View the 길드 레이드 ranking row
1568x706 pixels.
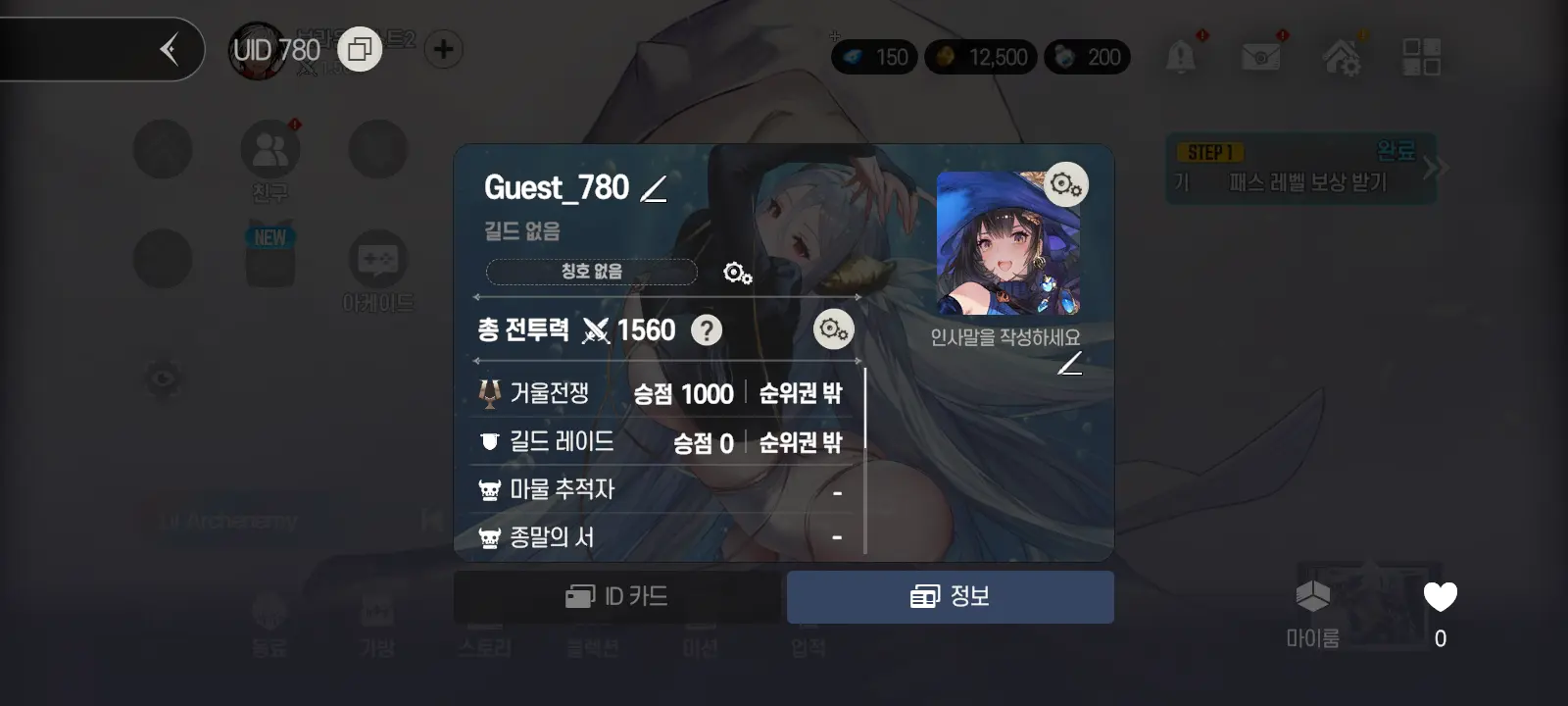pos(659,442)
